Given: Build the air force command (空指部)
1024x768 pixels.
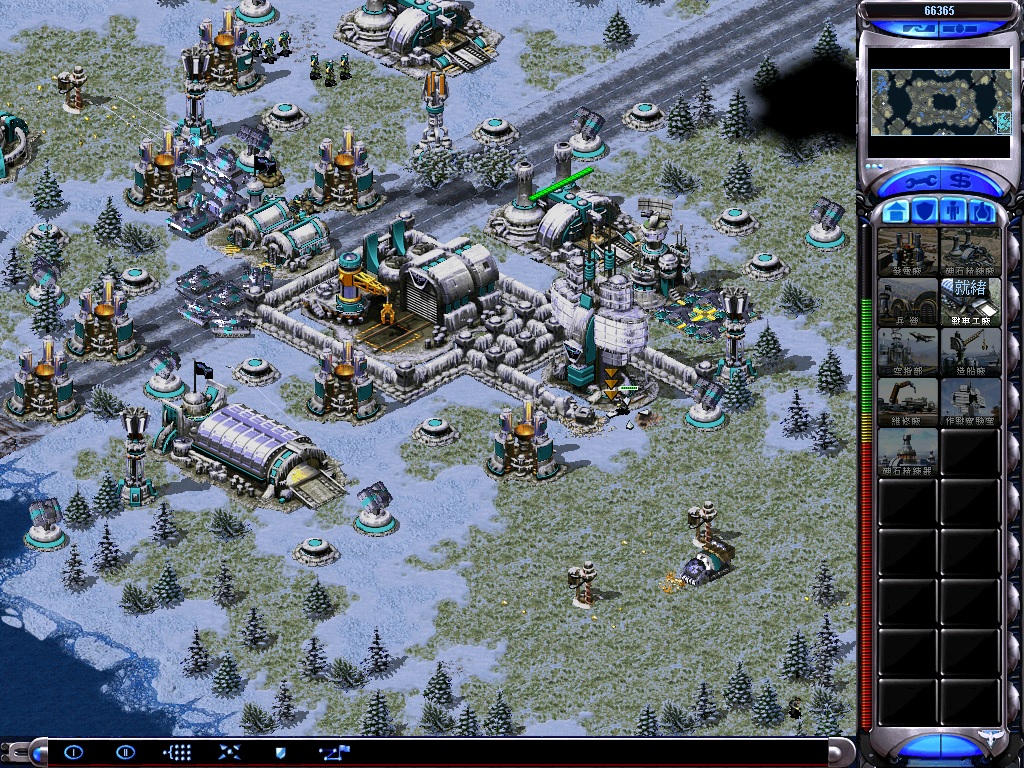Looking at the screenshot, I should [908, 351].
